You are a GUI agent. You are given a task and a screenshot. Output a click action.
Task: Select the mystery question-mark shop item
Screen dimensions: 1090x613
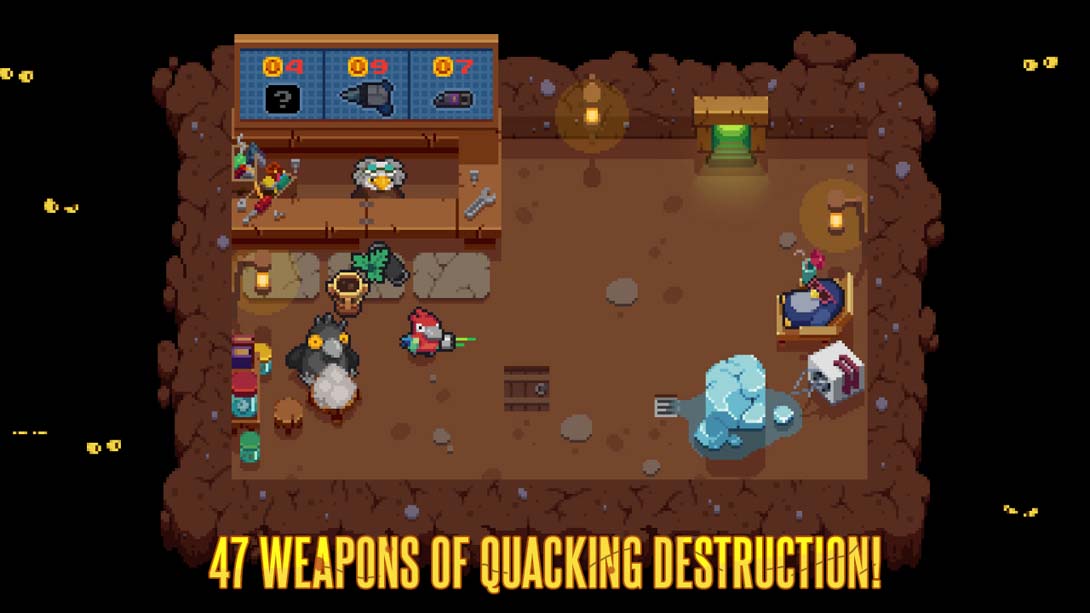click(282, 97)
